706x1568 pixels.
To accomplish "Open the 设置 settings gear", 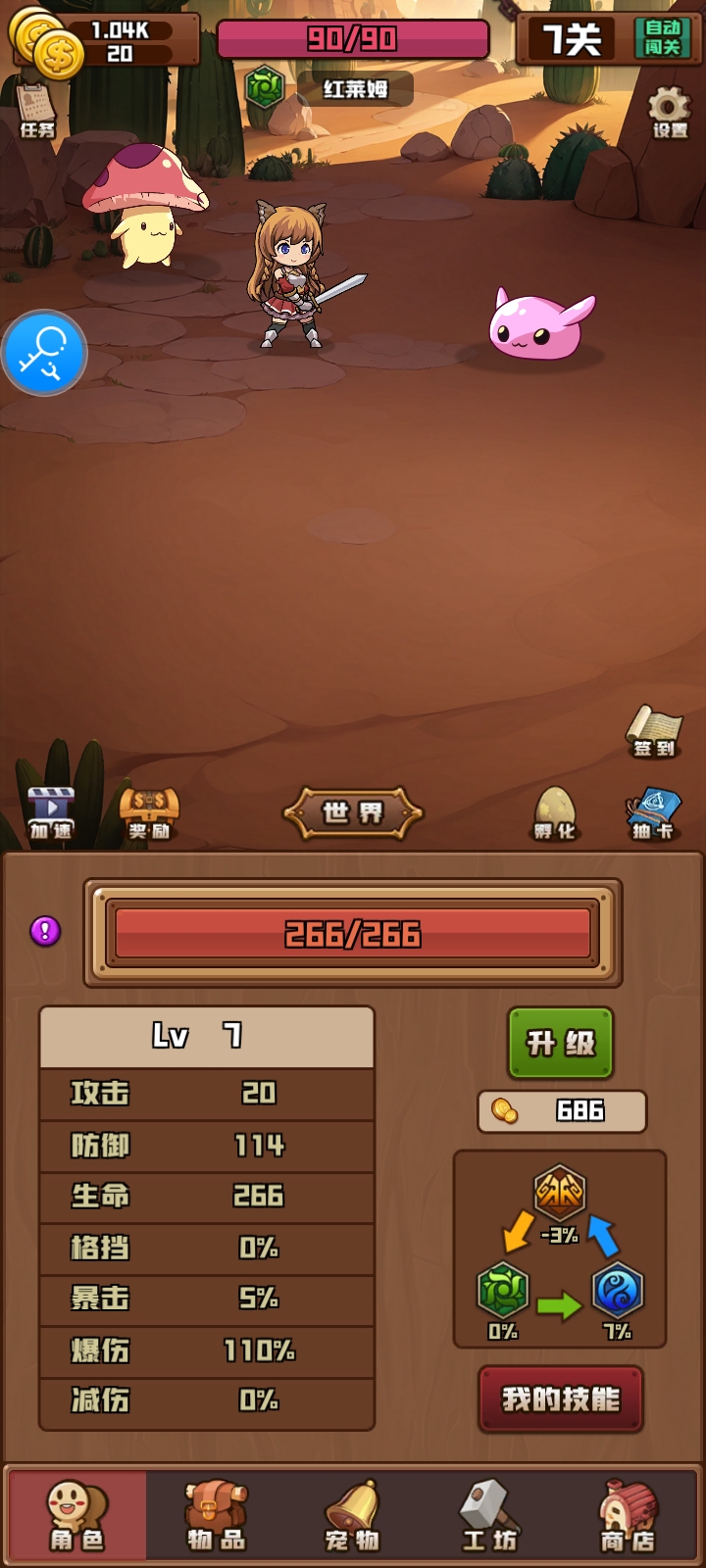I will click(x=670, y=112).
